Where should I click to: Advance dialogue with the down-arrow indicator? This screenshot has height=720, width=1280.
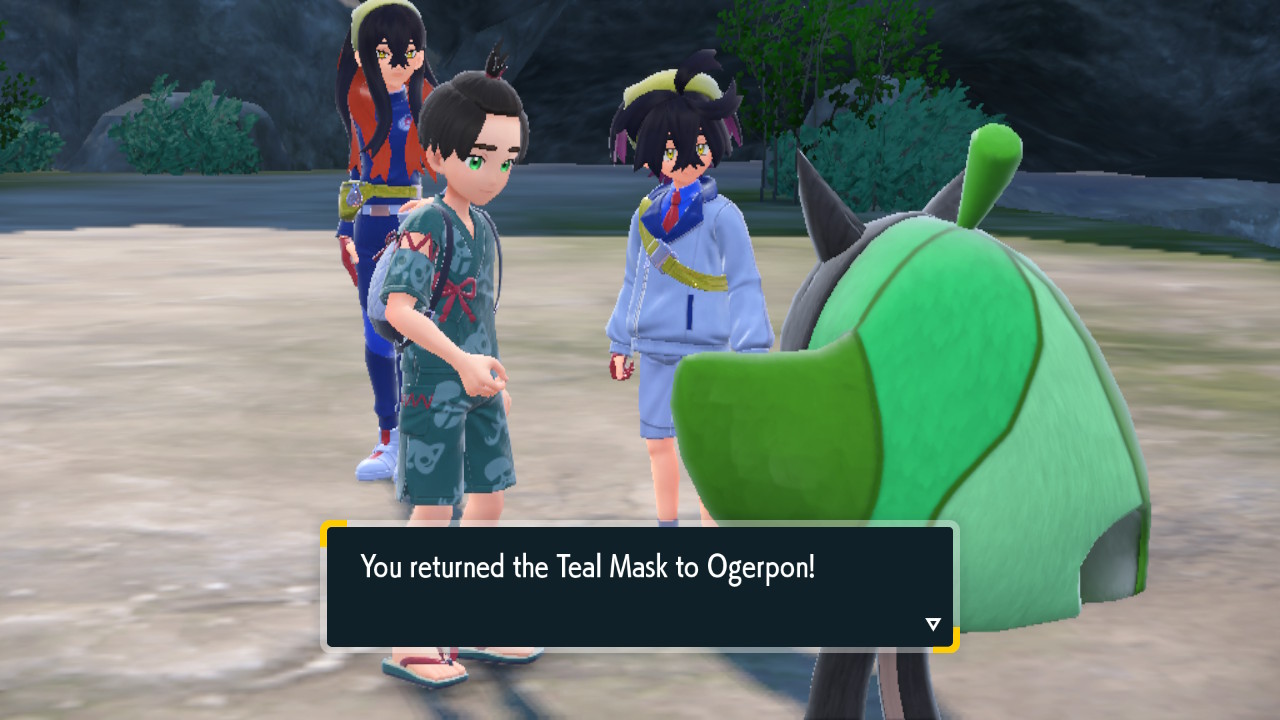(933, 624)
